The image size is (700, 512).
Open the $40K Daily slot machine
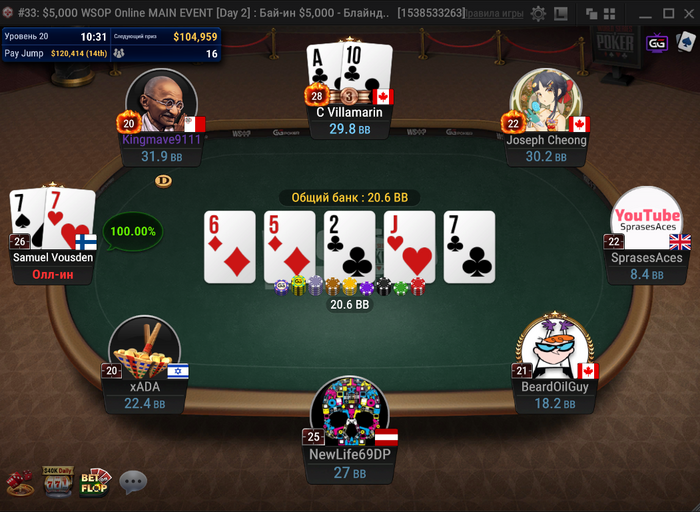[57, 481]
